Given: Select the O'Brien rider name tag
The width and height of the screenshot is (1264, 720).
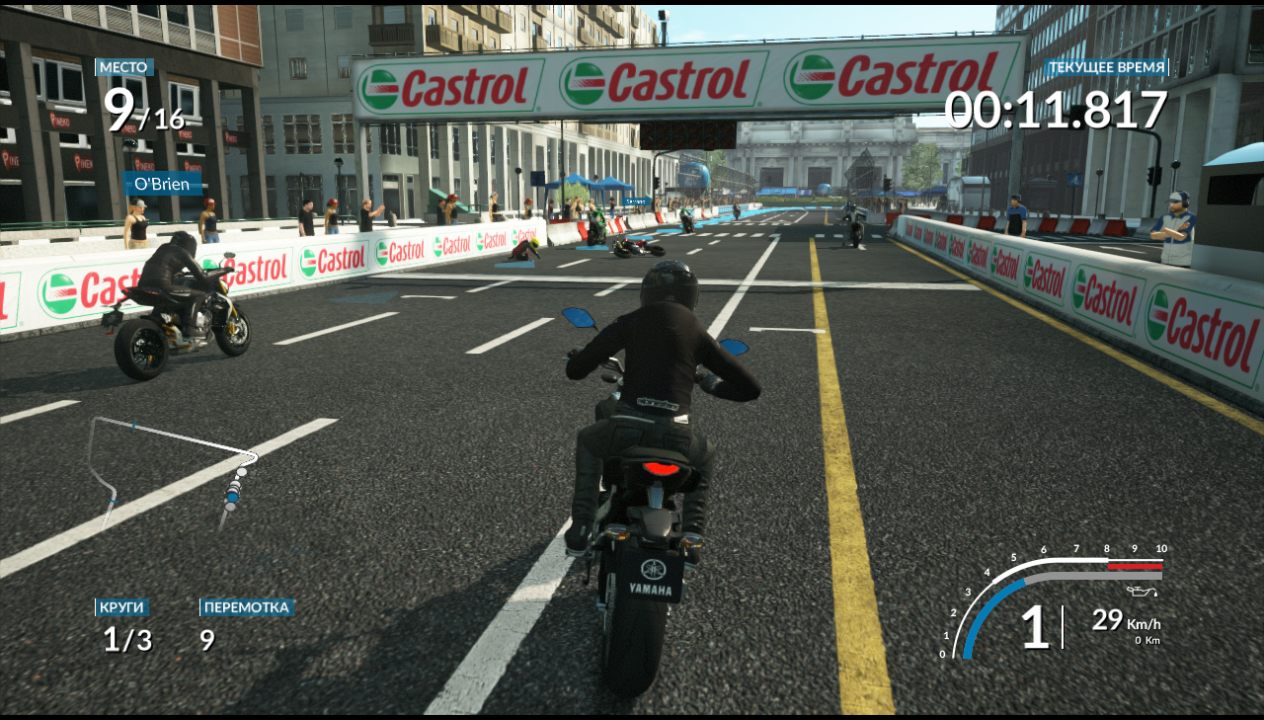Looking at the screenshot, I should pyautogui.click(x=162, y=184).
